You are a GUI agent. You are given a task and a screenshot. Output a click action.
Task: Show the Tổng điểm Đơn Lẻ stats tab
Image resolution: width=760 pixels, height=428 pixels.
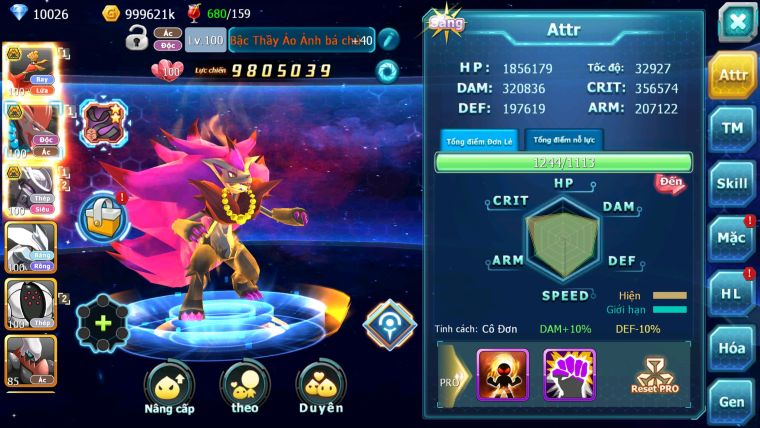[x=479, y=141]
